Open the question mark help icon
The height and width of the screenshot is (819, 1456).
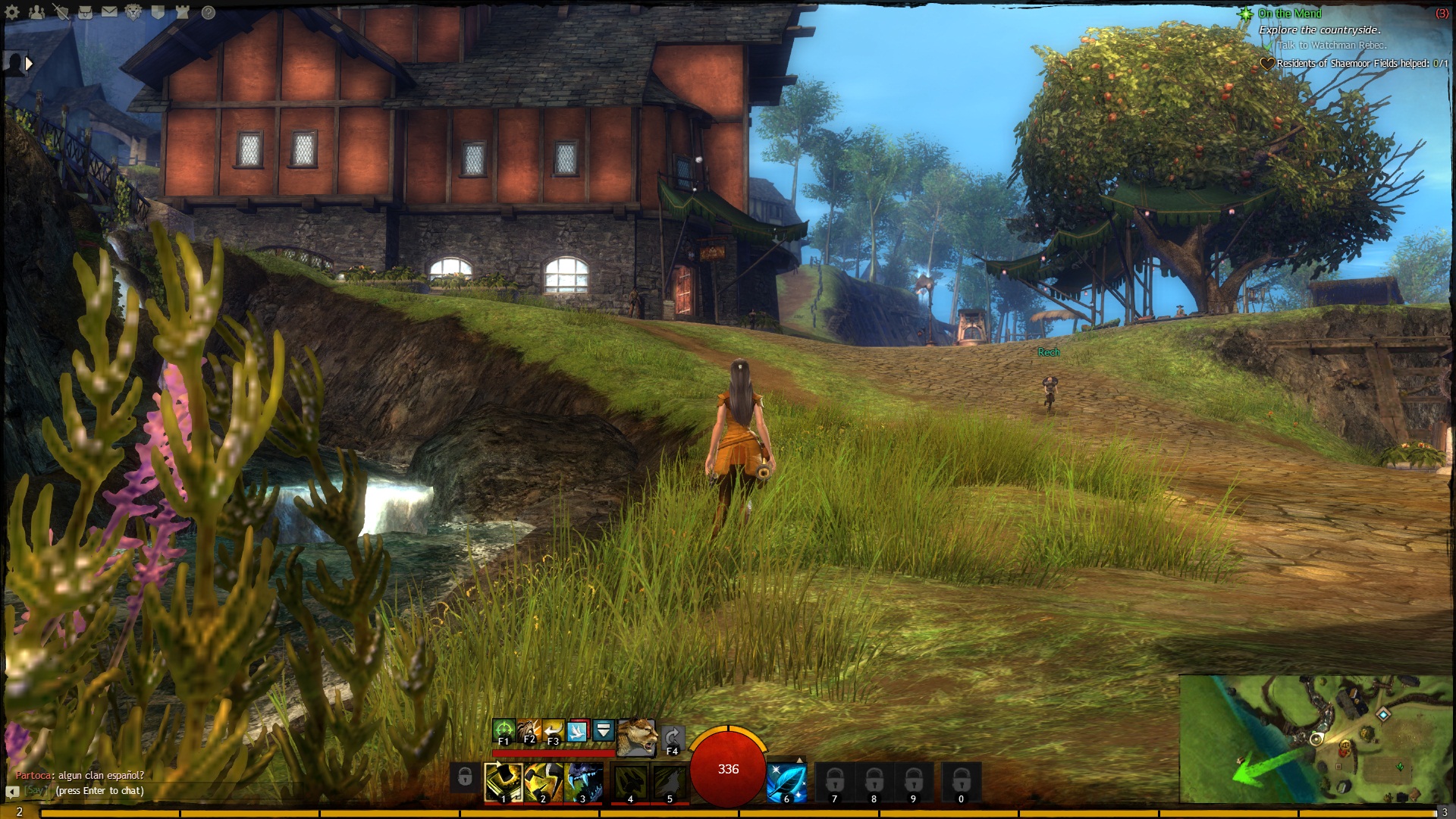208,12
